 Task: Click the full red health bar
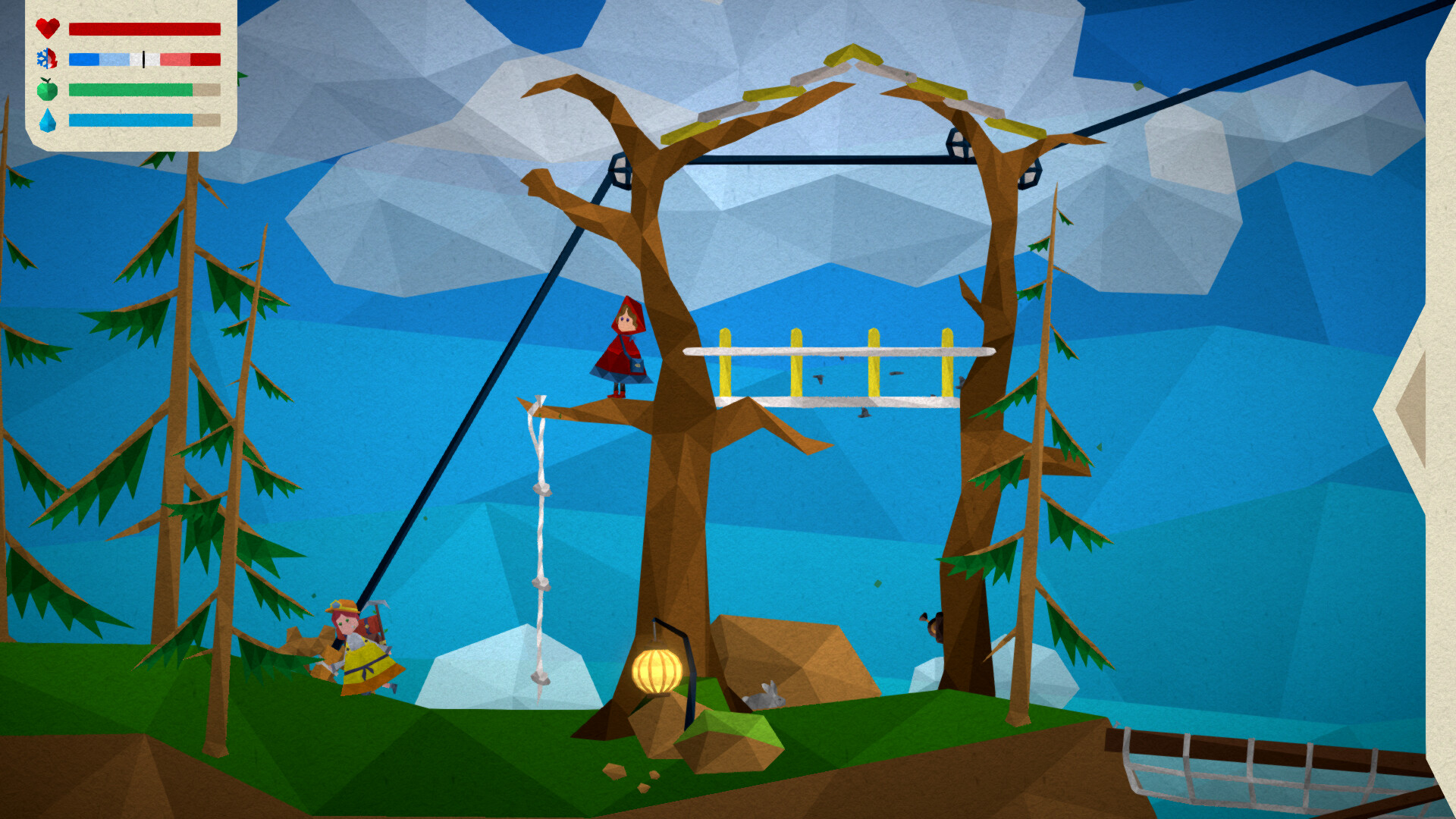[x=144, y=29]
